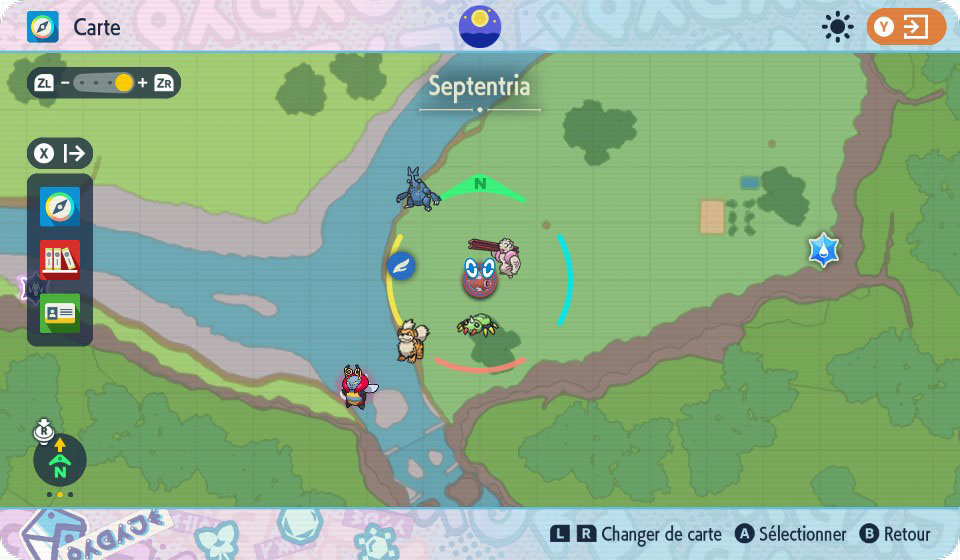960x560 pixels.
Task: Click the Carte map title icon
Action: (x=43, y=27)
